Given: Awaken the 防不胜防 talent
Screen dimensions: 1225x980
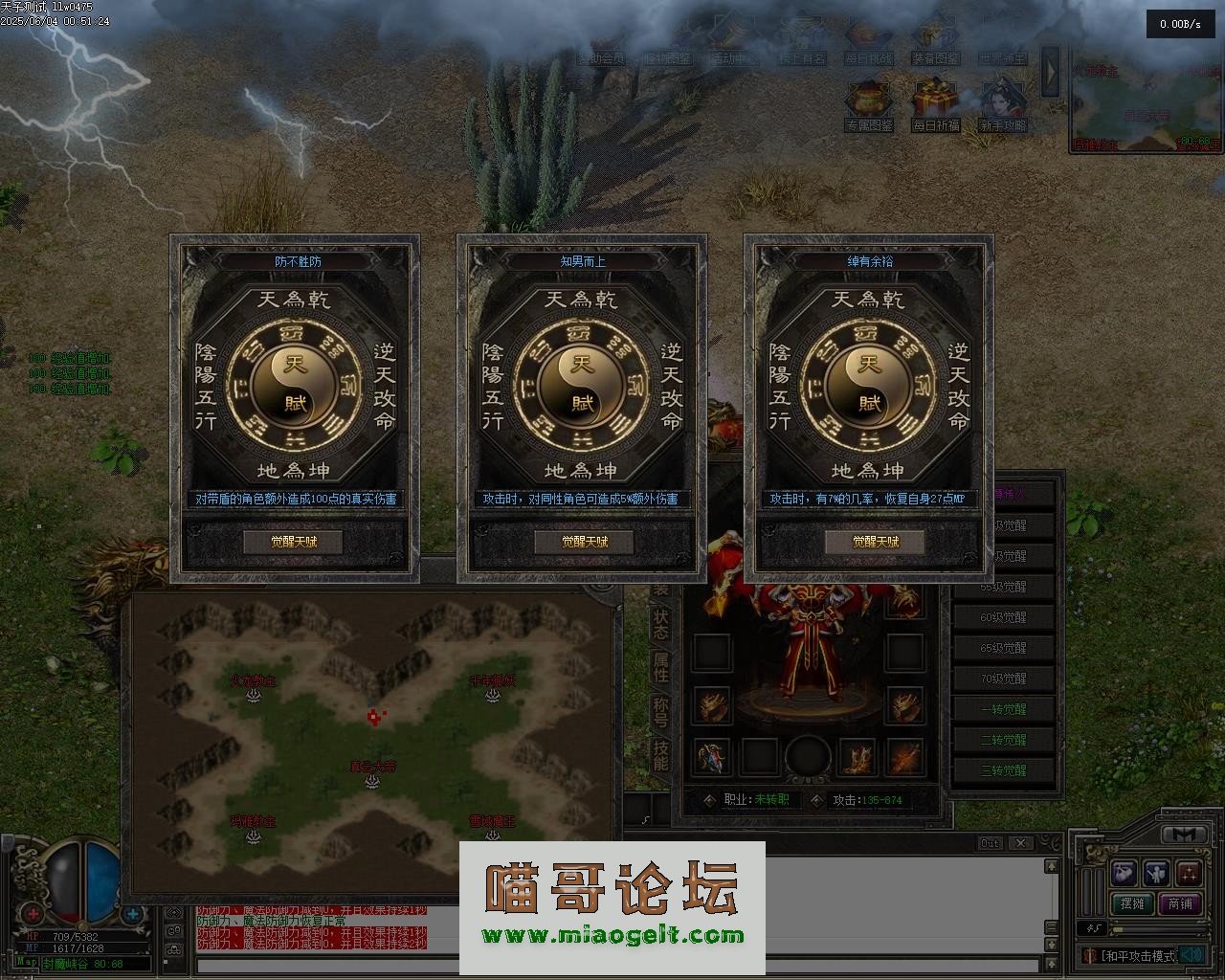Looking at the screenshot, I should pos(293,542).
